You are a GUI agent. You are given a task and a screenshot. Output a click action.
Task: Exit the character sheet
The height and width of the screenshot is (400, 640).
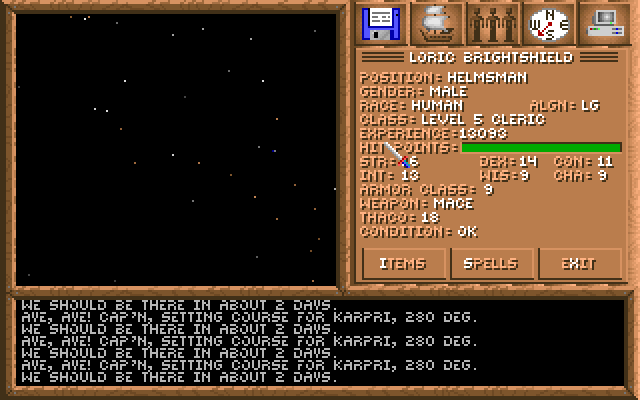pos(579,264)
